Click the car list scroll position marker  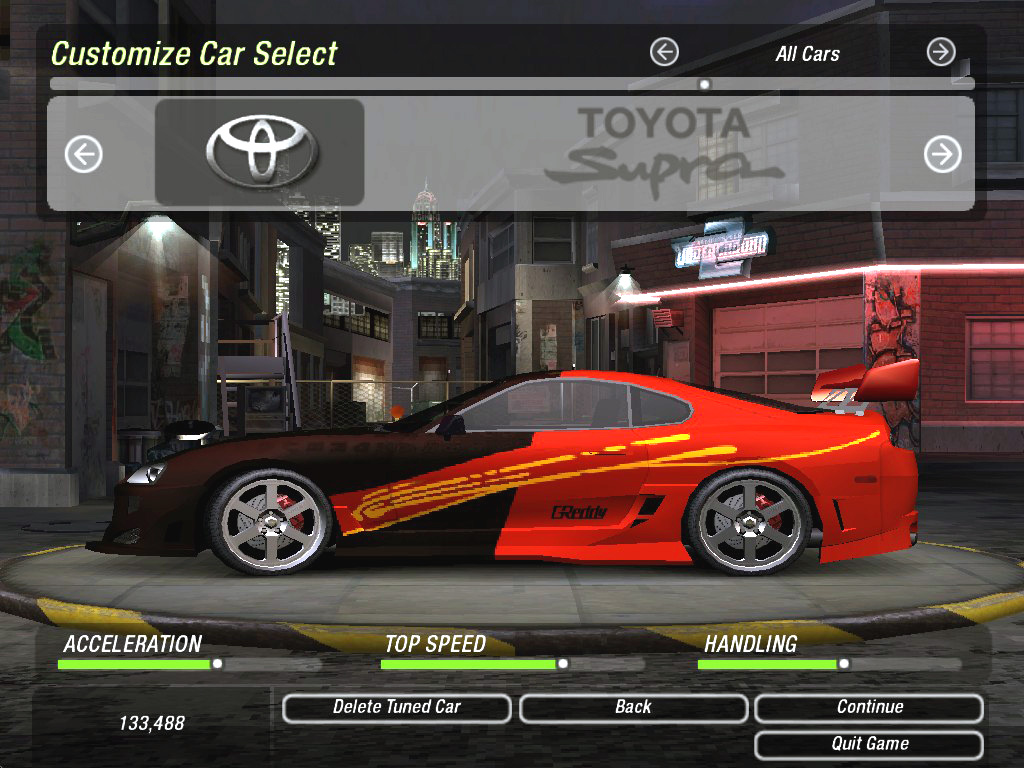[x=705, y=84]
